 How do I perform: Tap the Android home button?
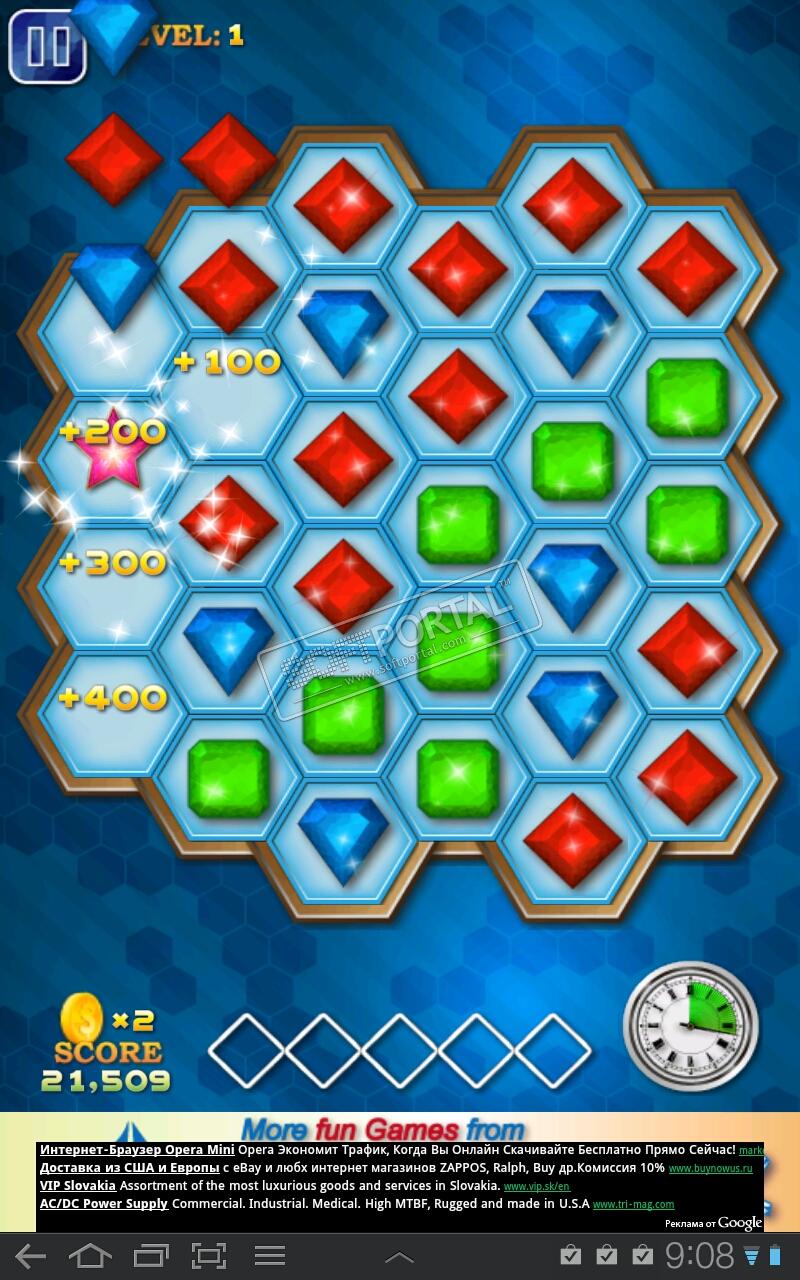click(90, 1256)
